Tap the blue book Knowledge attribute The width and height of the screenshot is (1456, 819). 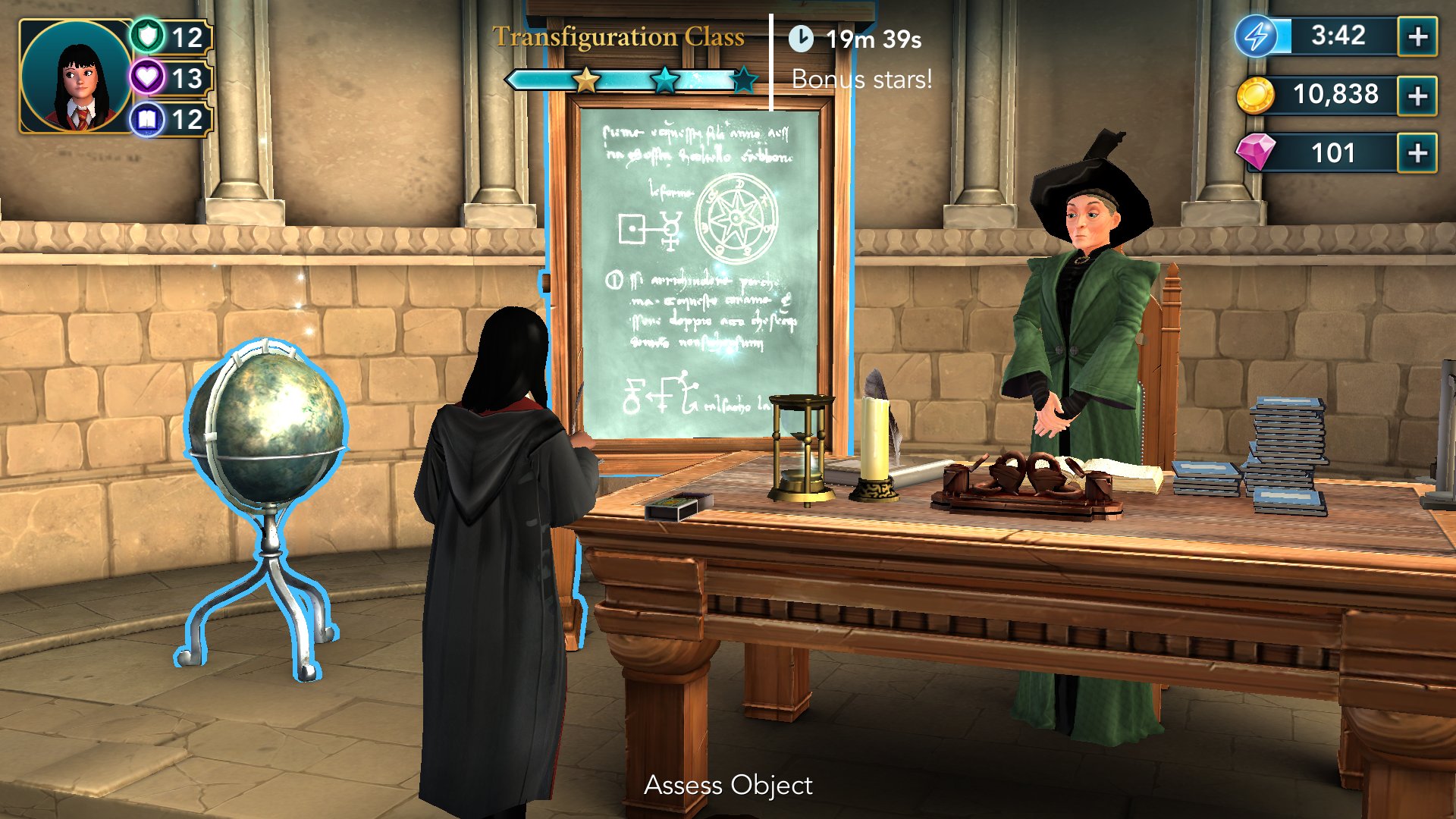(x=148, y=119)
